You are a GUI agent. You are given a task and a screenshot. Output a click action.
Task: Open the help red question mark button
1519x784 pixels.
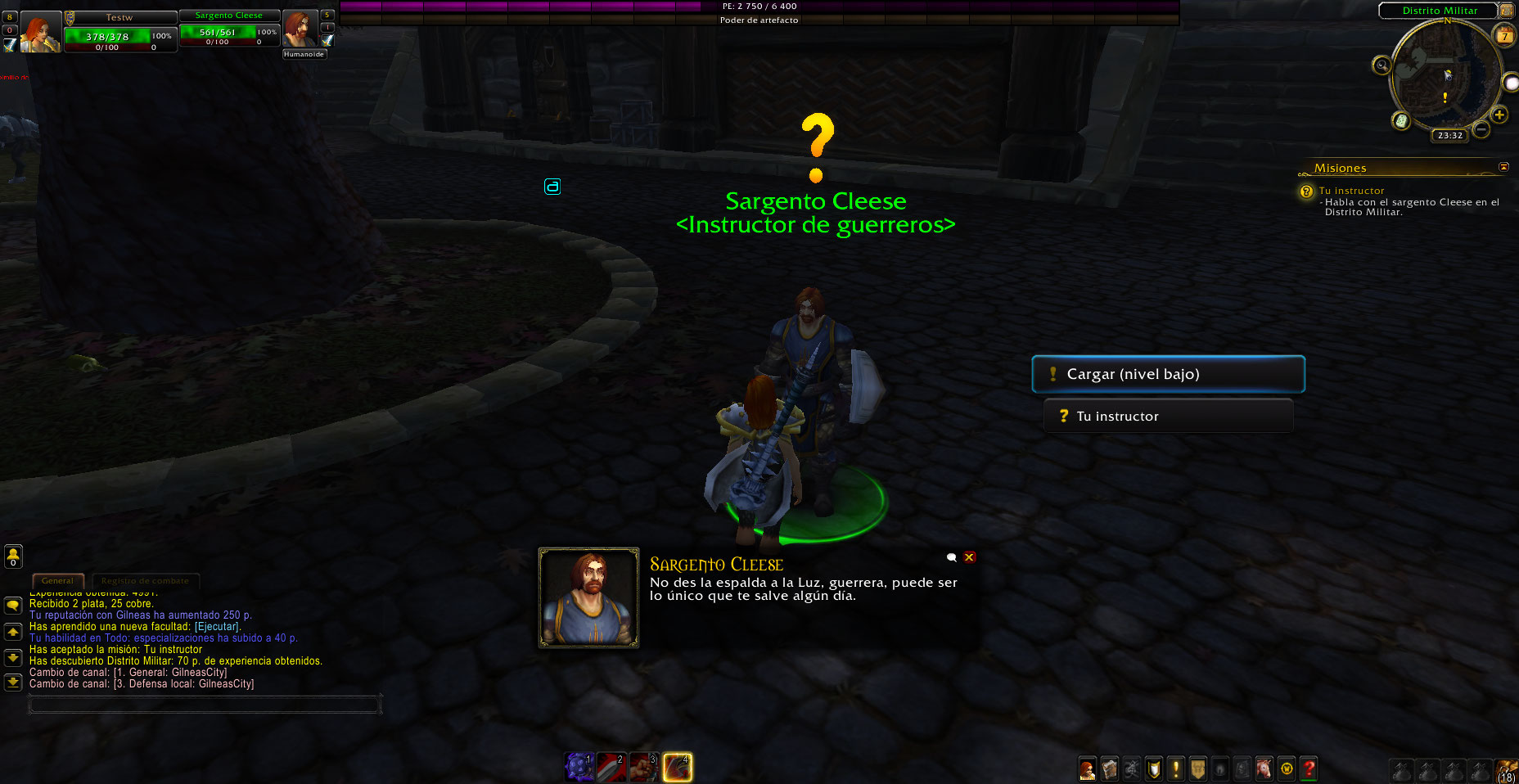click(1309, 769)
